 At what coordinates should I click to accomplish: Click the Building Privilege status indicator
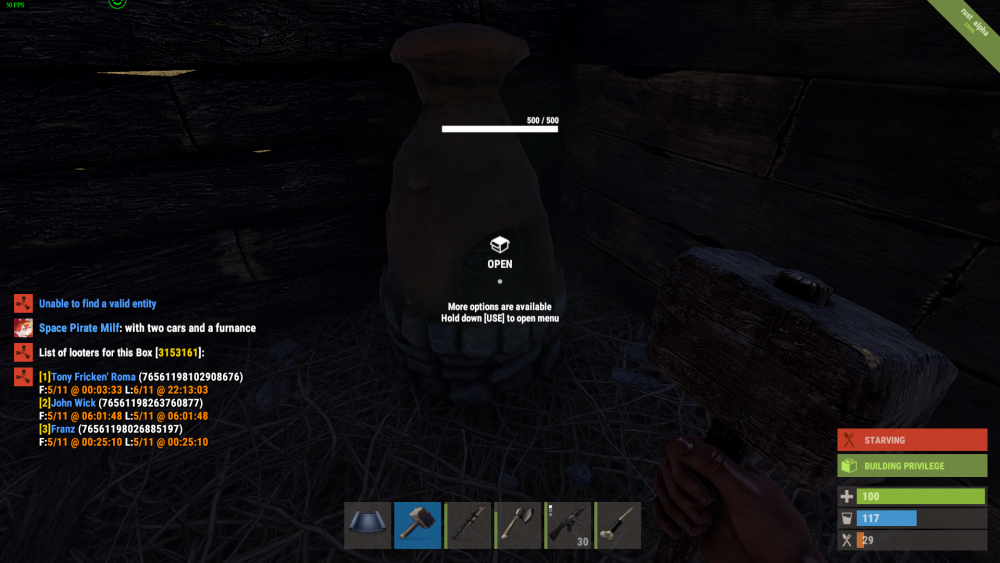pyautogui.click(x=911, y=466)
